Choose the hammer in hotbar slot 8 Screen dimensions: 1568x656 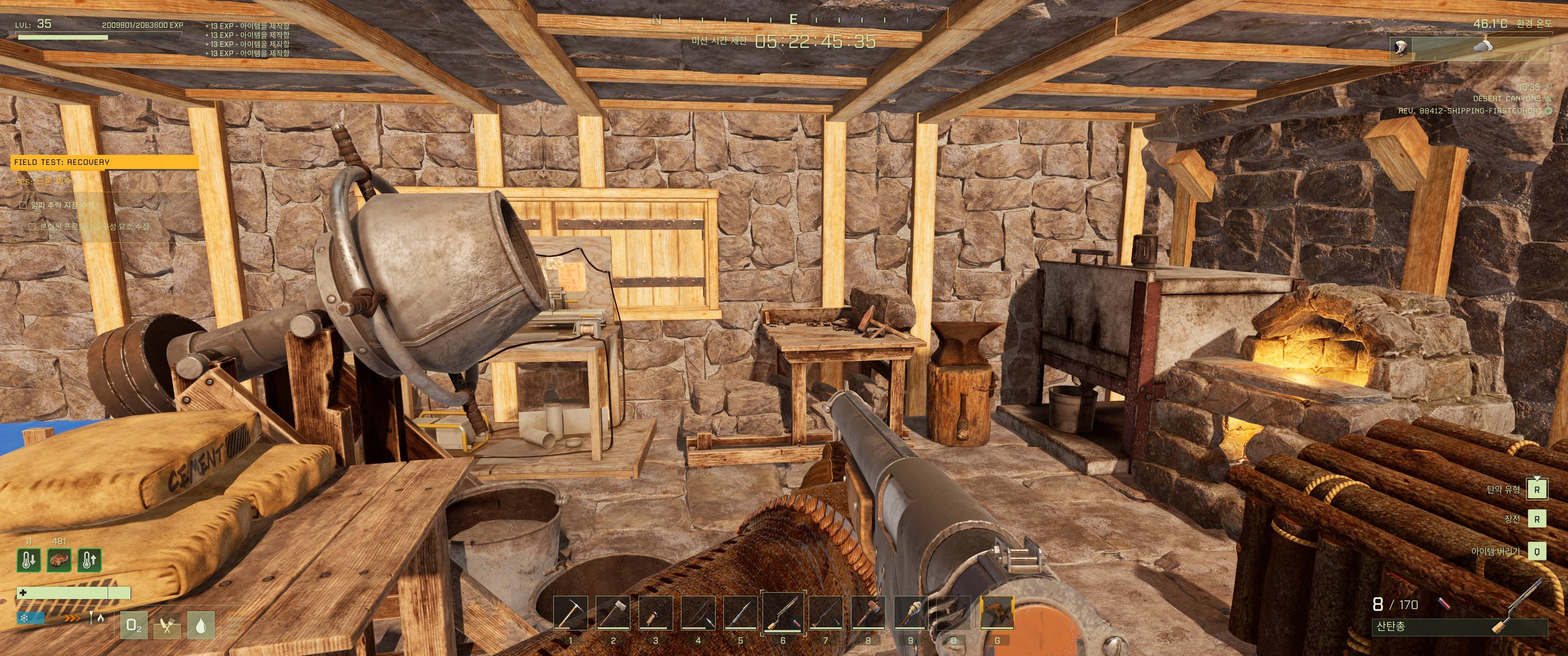[868, 613]
